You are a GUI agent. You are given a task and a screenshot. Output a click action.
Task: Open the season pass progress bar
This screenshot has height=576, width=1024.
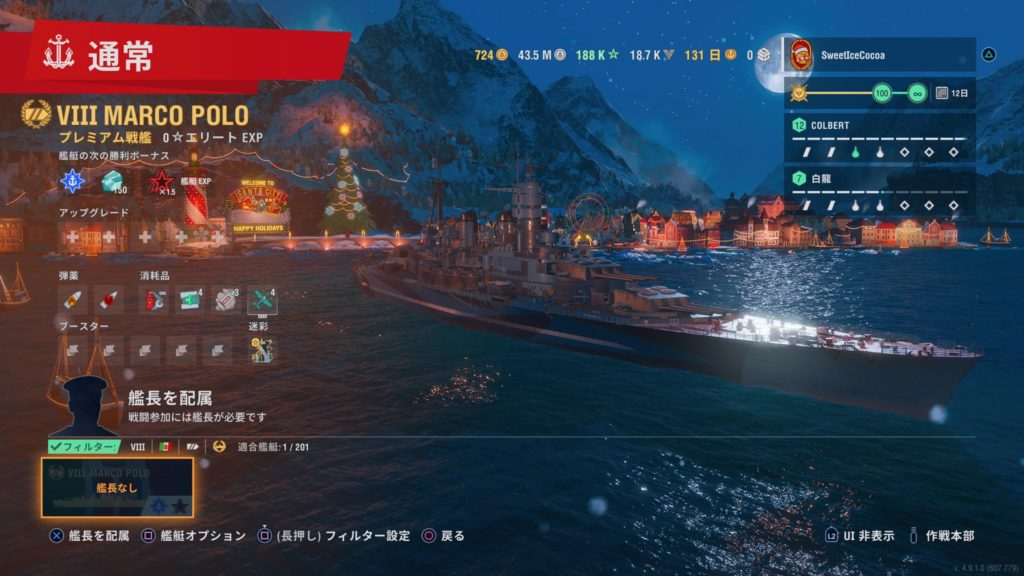click(868, 93)
